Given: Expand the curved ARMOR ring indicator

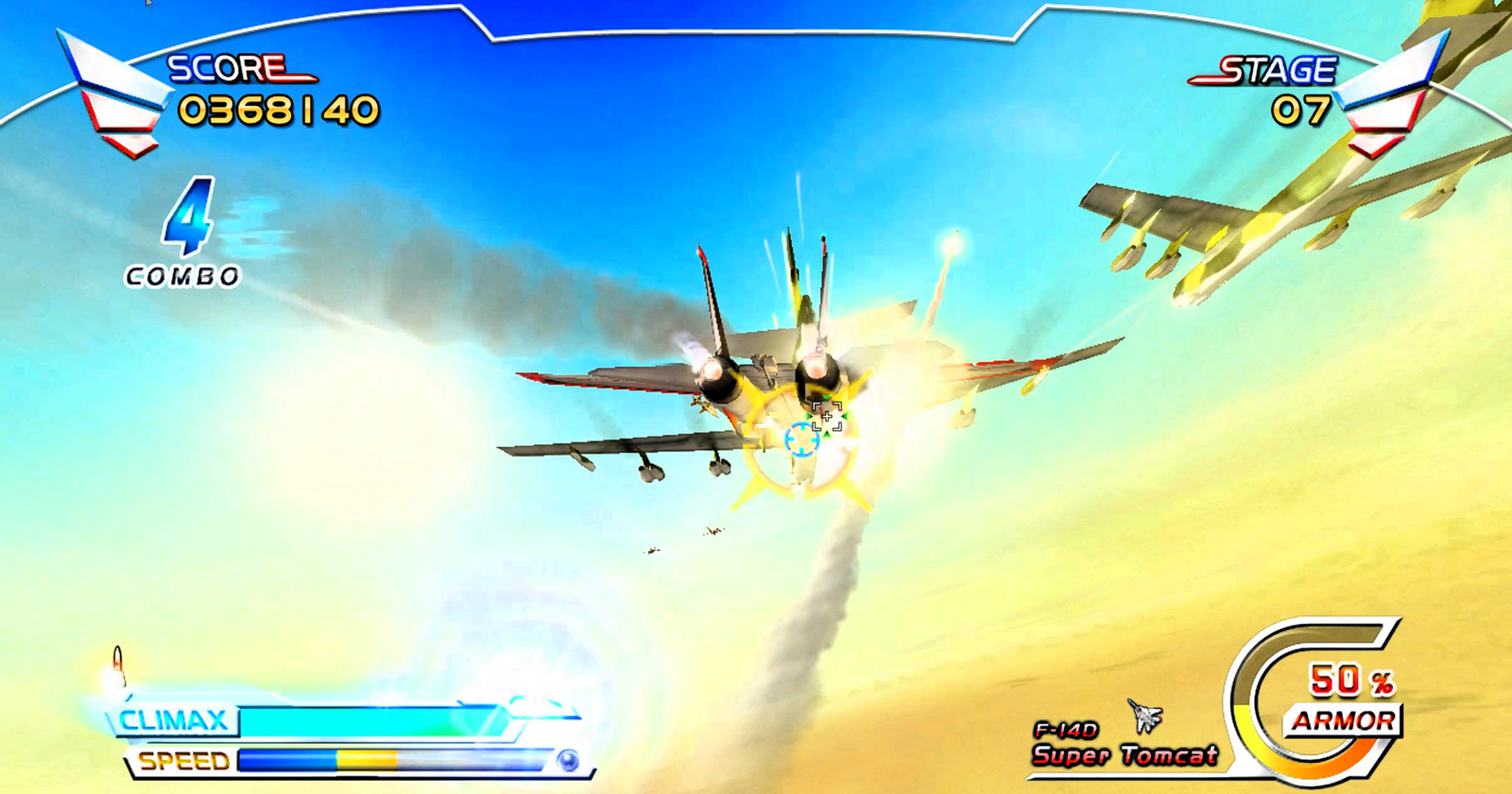Looking at the screenshot, I should 1304,699.
